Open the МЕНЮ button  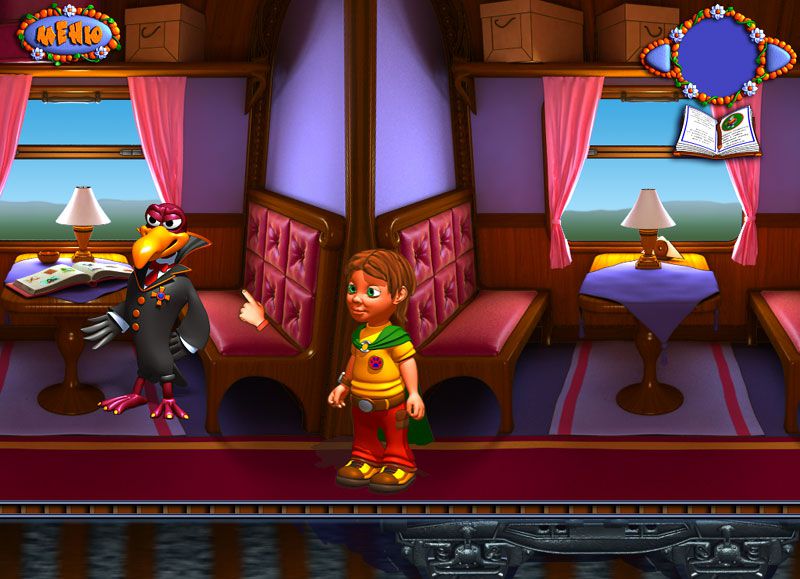point(68,33)
